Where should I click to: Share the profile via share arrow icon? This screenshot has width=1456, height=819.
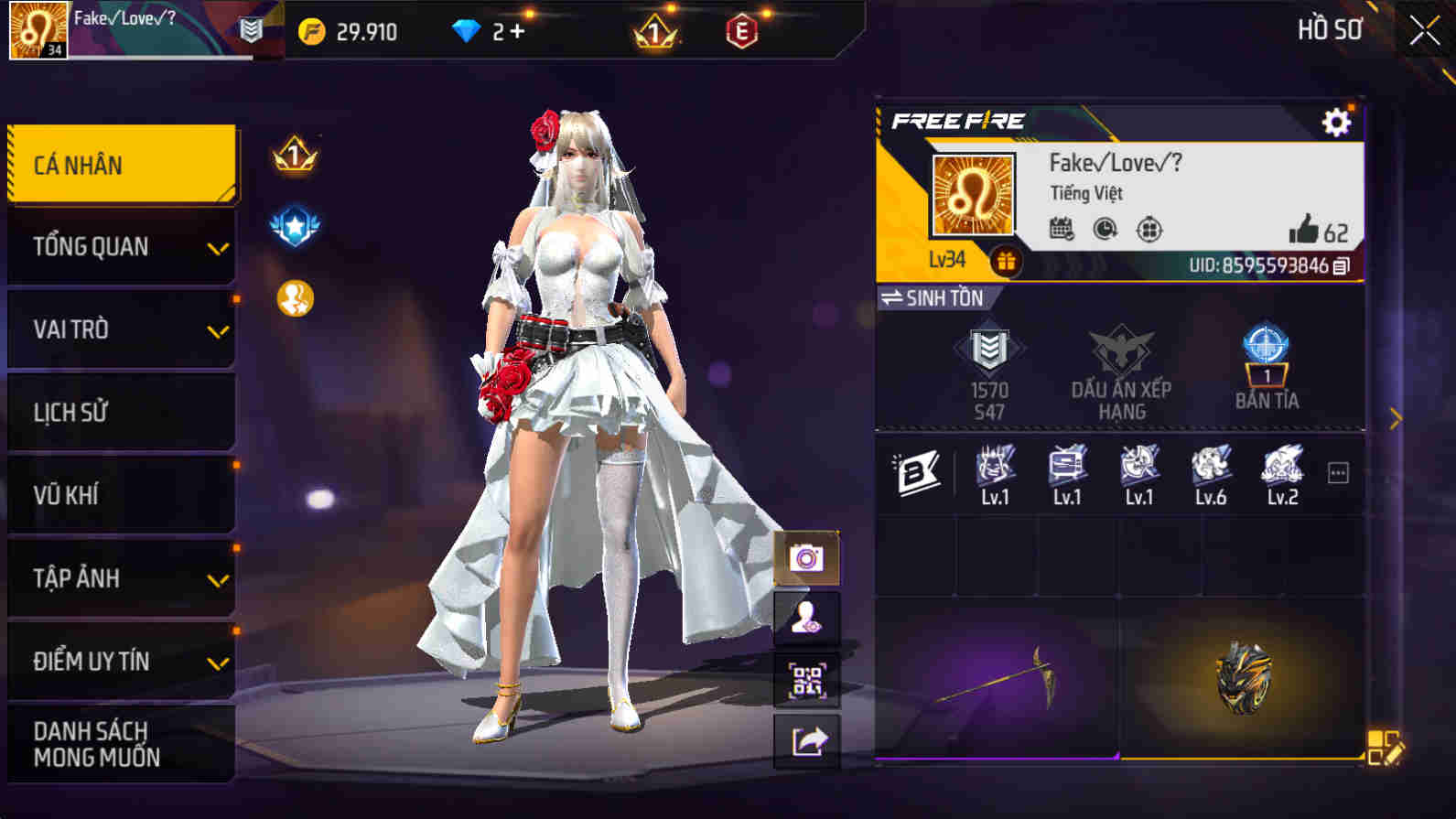pos(806,740)
